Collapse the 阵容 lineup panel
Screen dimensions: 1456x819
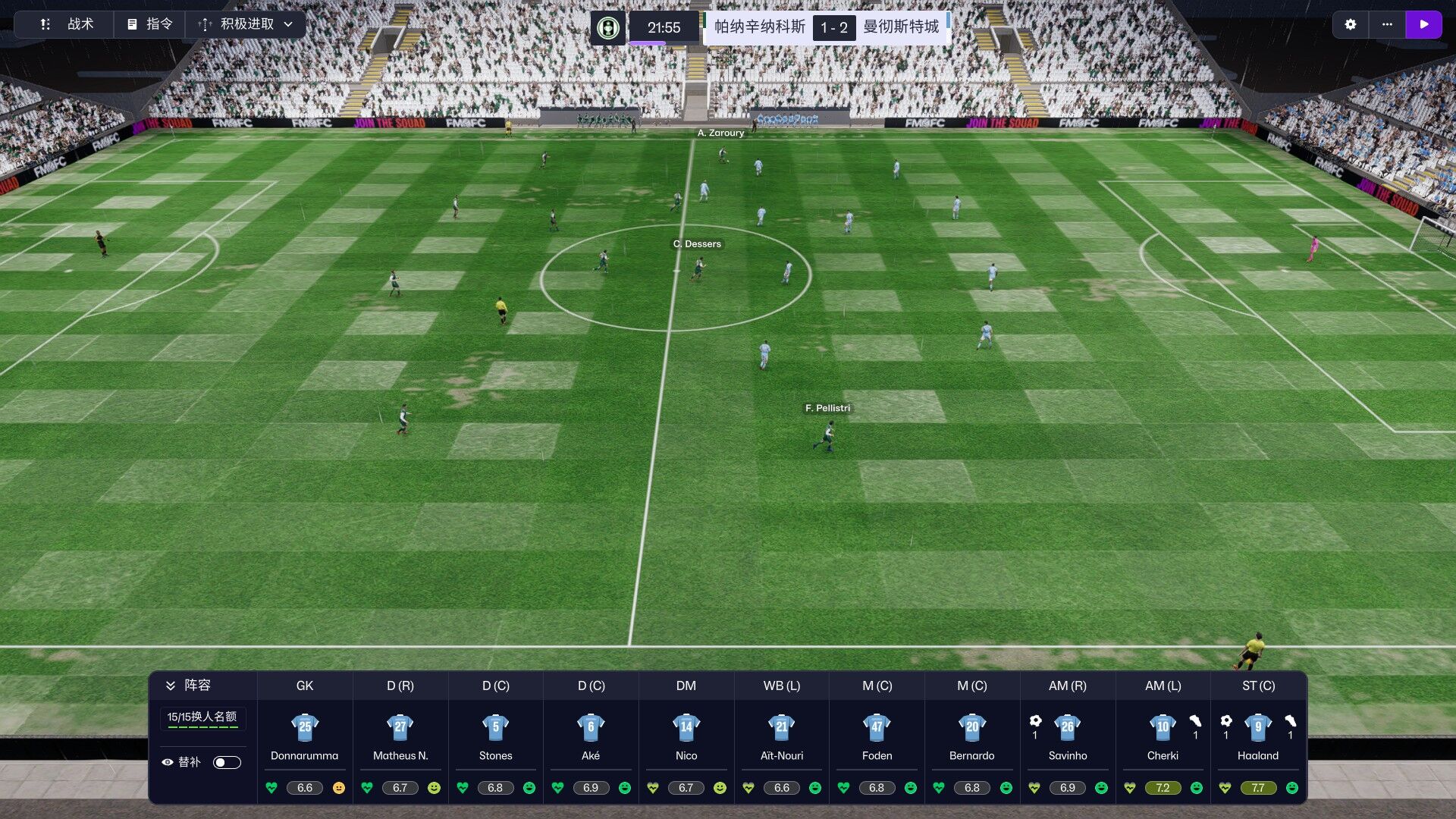tap(171, 686)
